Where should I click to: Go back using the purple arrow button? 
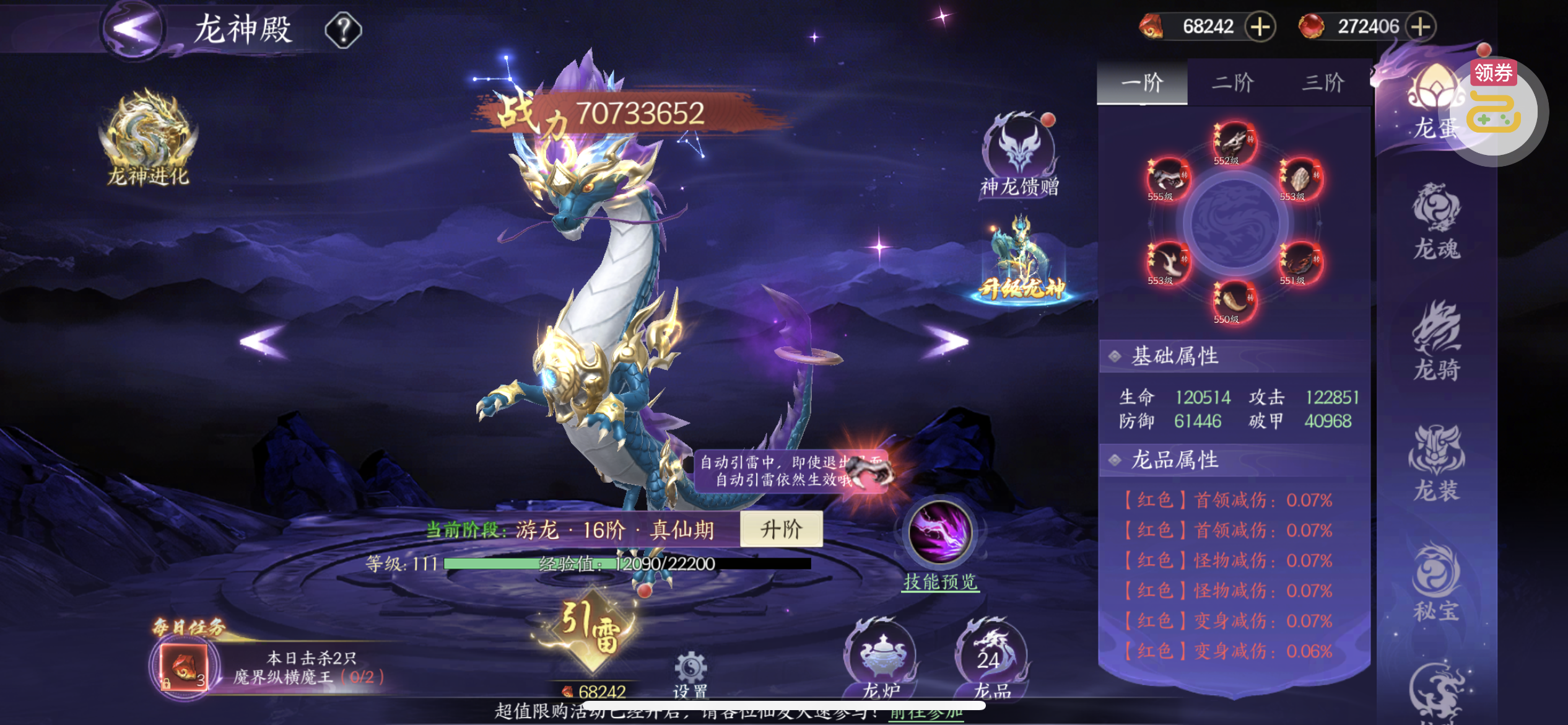[133, 29]
